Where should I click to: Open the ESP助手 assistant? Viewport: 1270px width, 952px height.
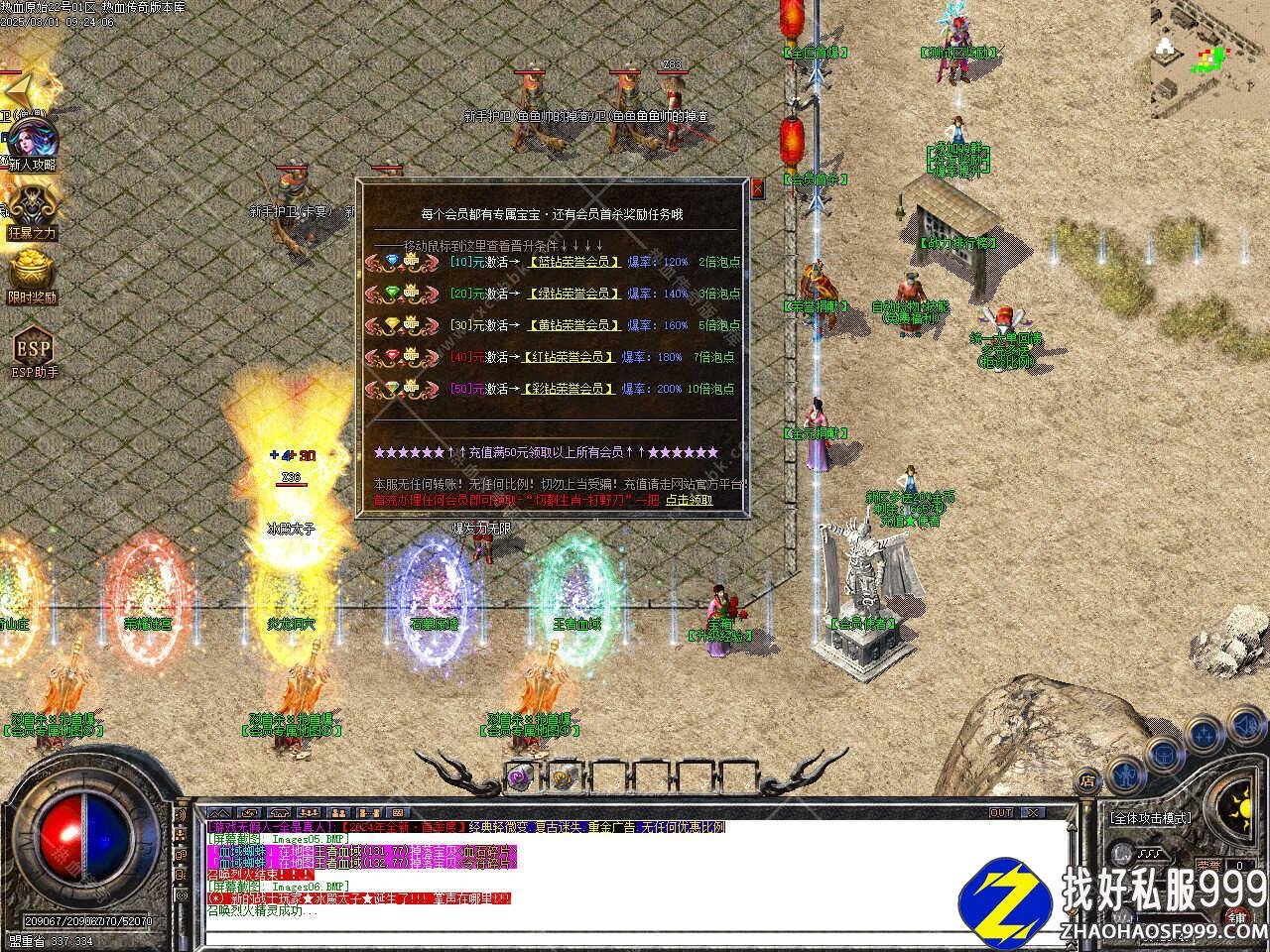click(32, 349)
